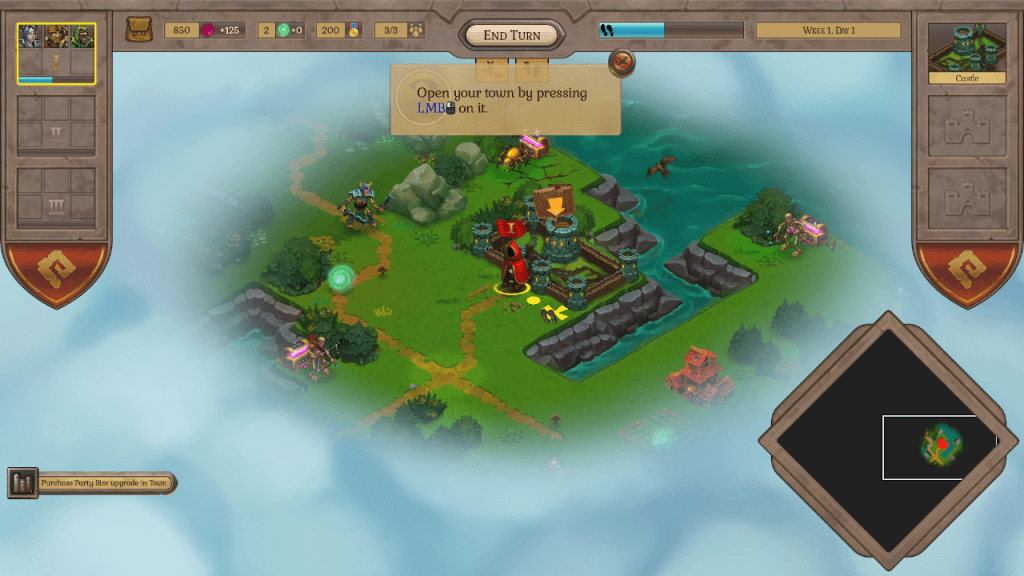The image size is (1024, 576).
Task: Select the first hero party portrait panel
Action: [56, 53]
